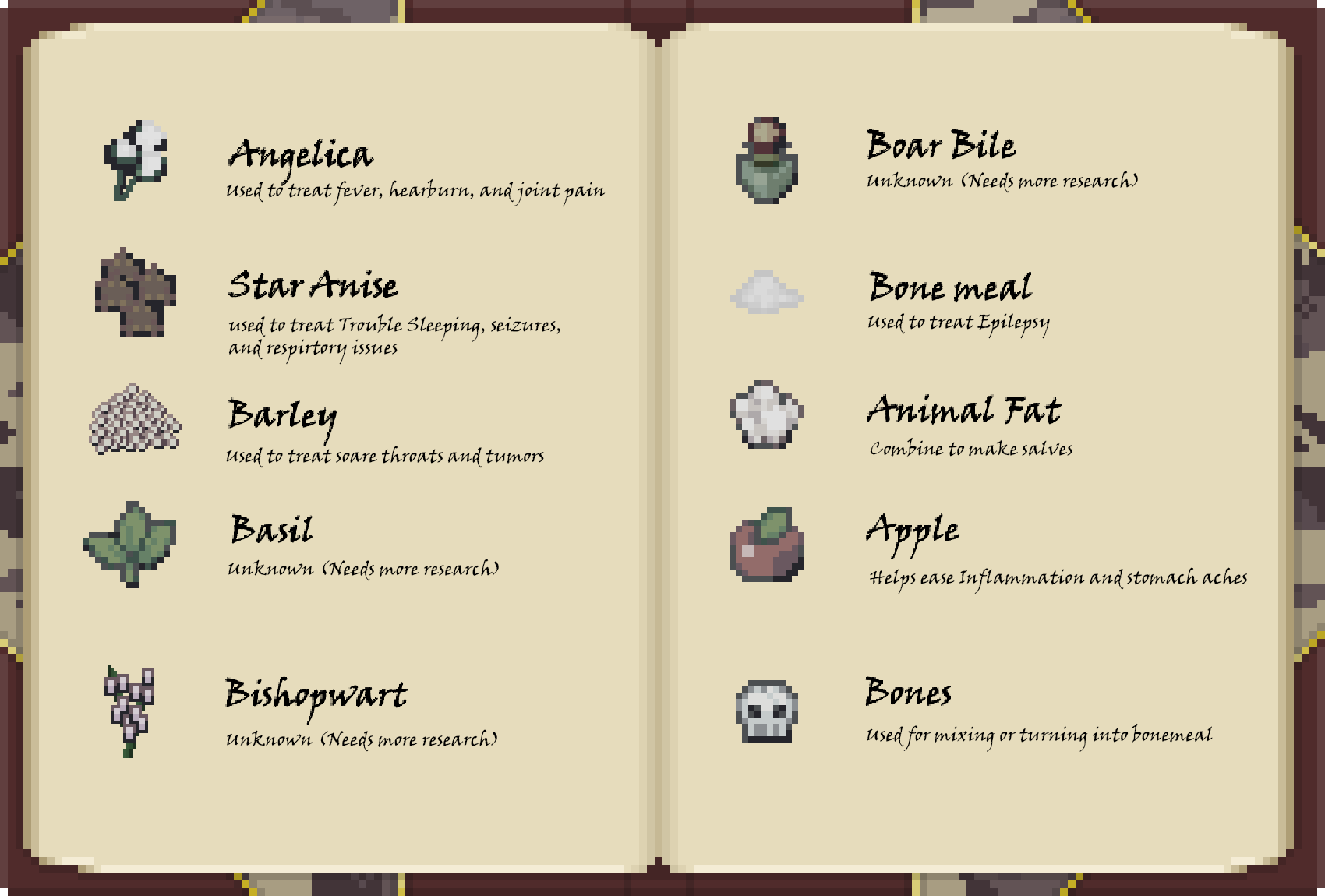Select the white Bone meal powder icon
Screen dimensions: 1325x896
pos(766,293)
